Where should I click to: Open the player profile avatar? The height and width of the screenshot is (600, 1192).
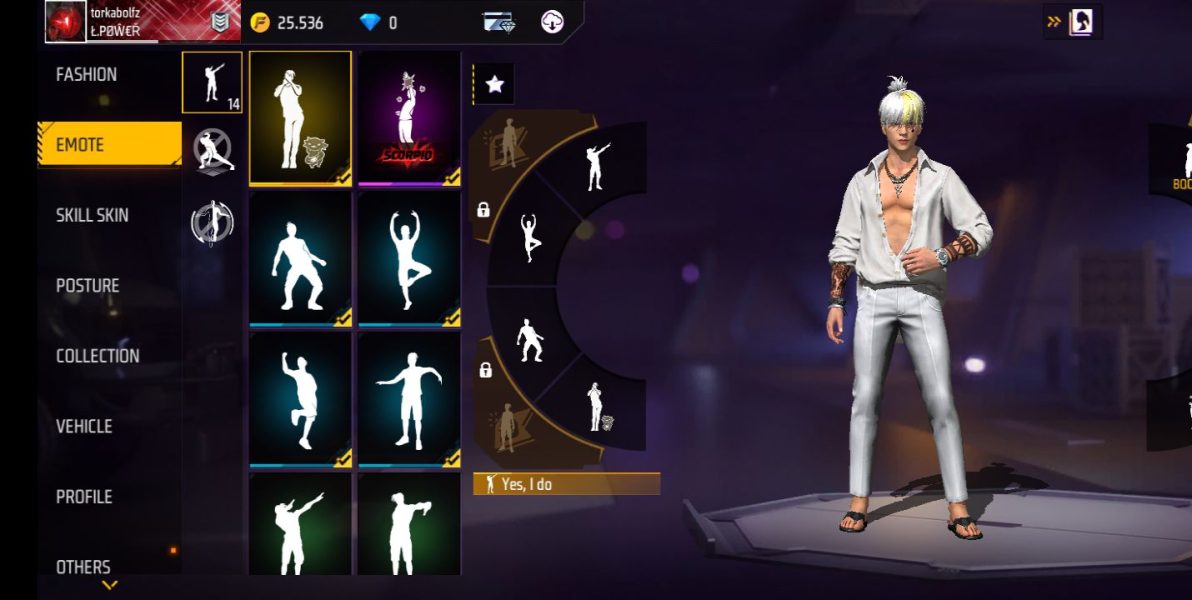tap(66, 22)
